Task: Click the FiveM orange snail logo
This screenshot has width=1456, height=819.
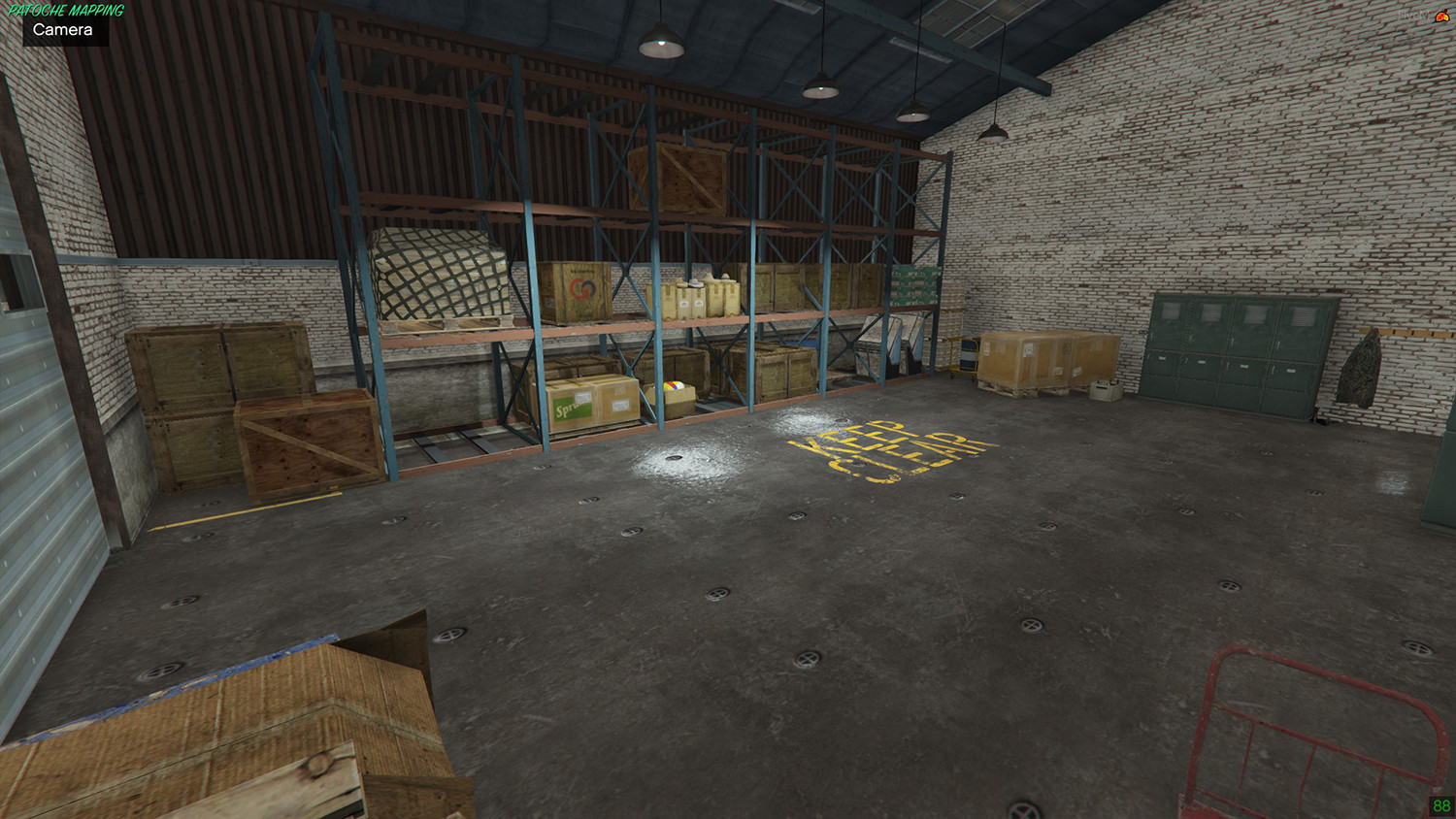Action: pos(1441,16)
